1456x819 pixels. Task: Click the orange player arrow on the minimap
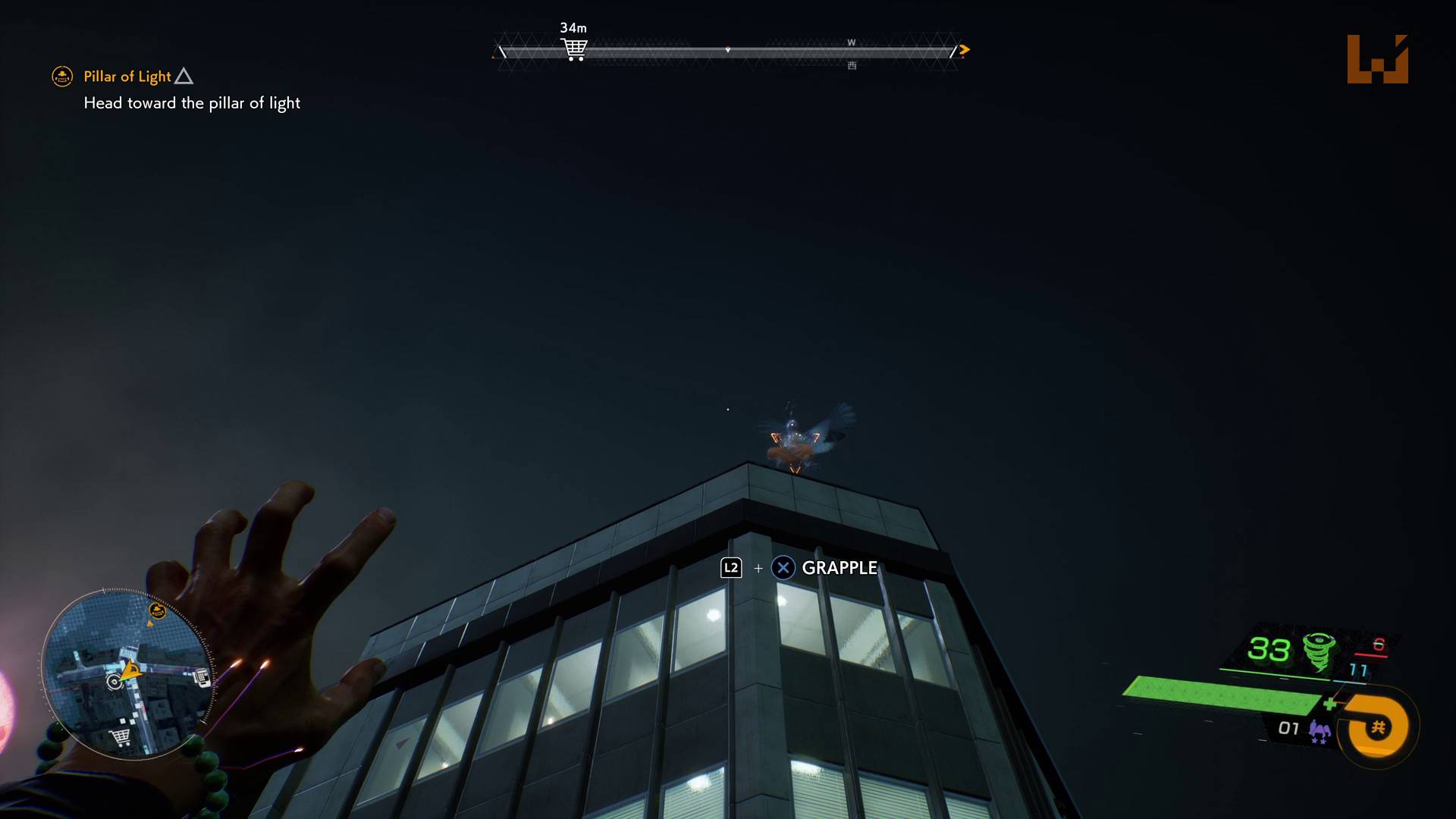pos(131,670)
